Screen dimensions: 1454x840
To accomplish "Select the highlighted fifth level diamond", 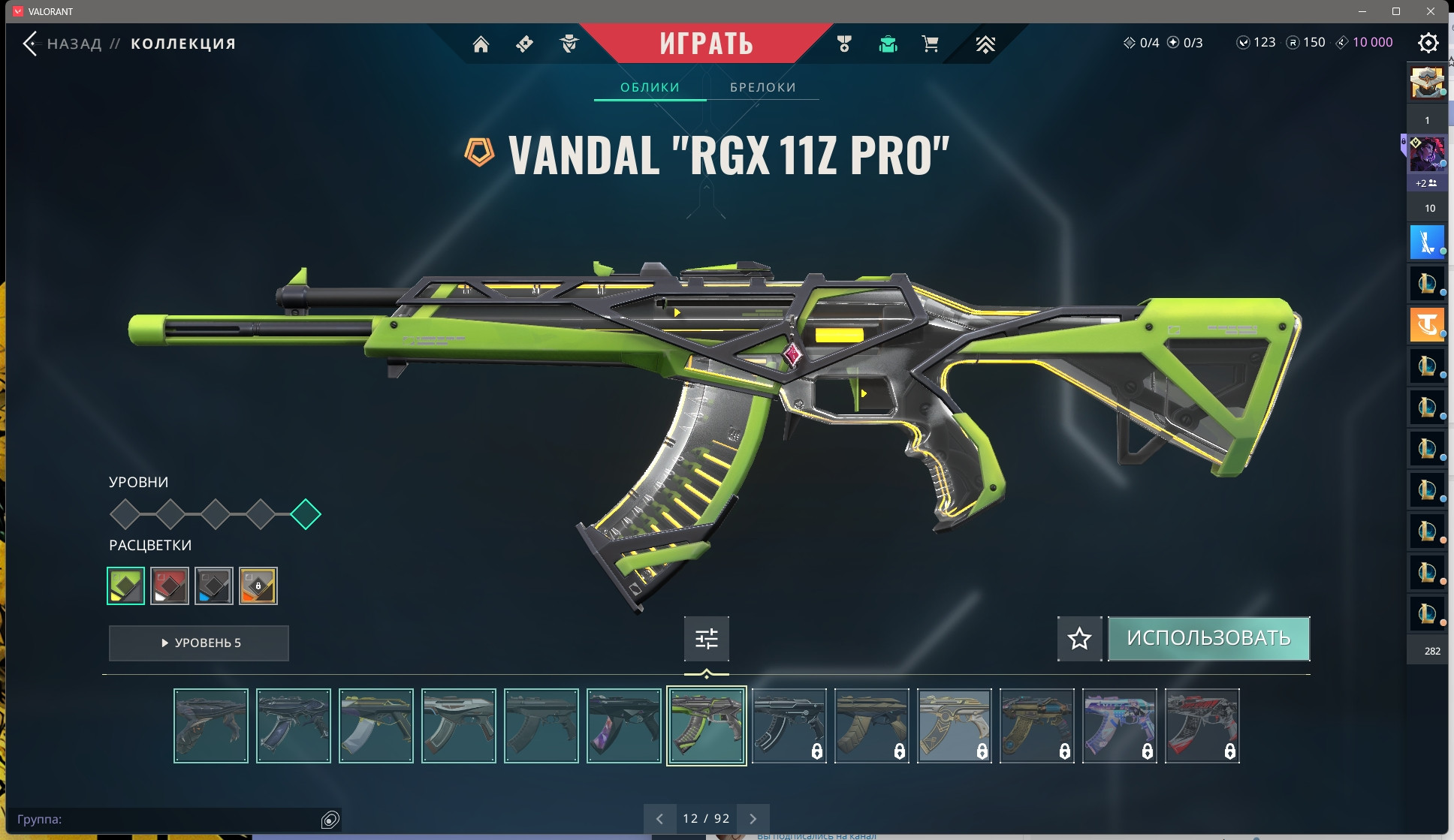I will pyautogui.click(x=306, y=514).
